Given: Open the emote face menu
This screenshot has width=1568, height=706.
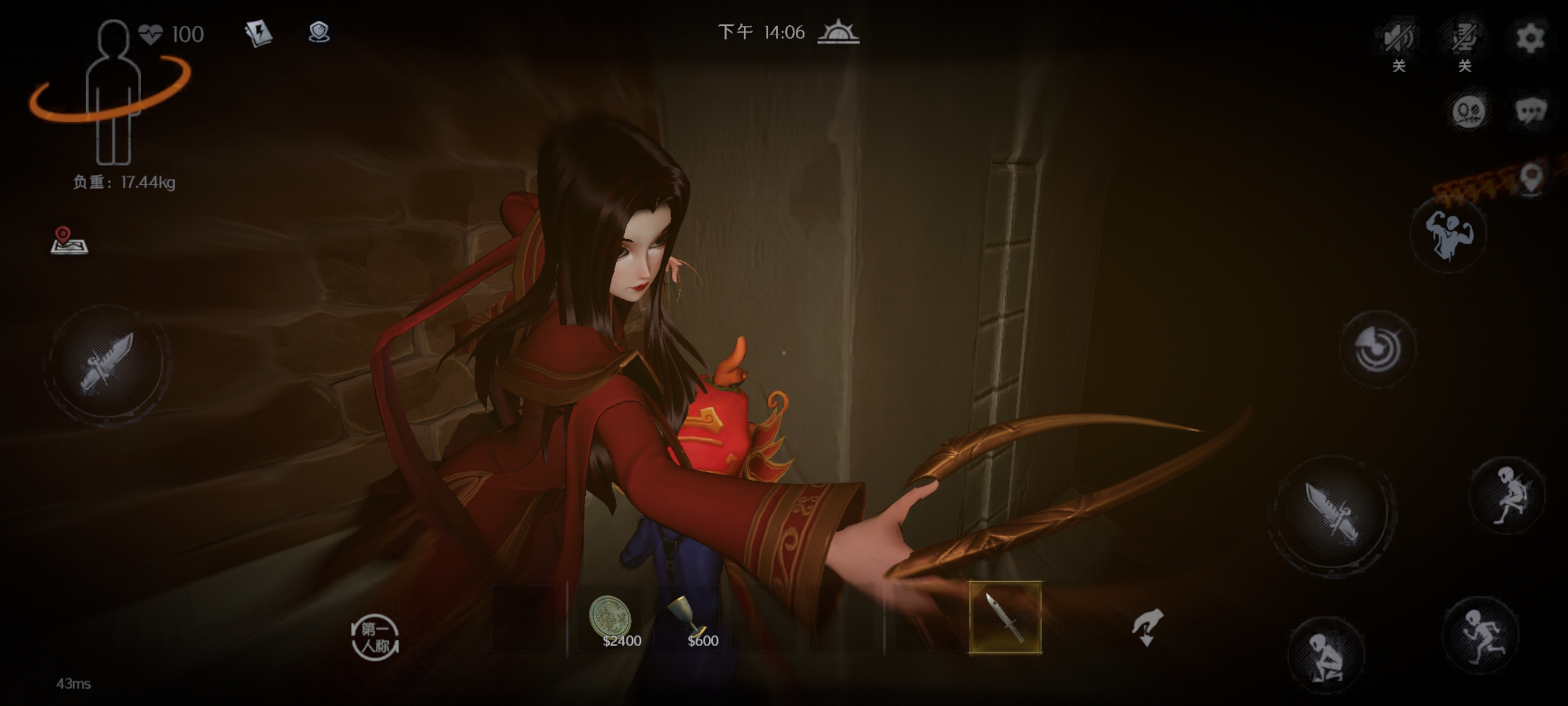Looking at the screenshot, I should 1468,112.
